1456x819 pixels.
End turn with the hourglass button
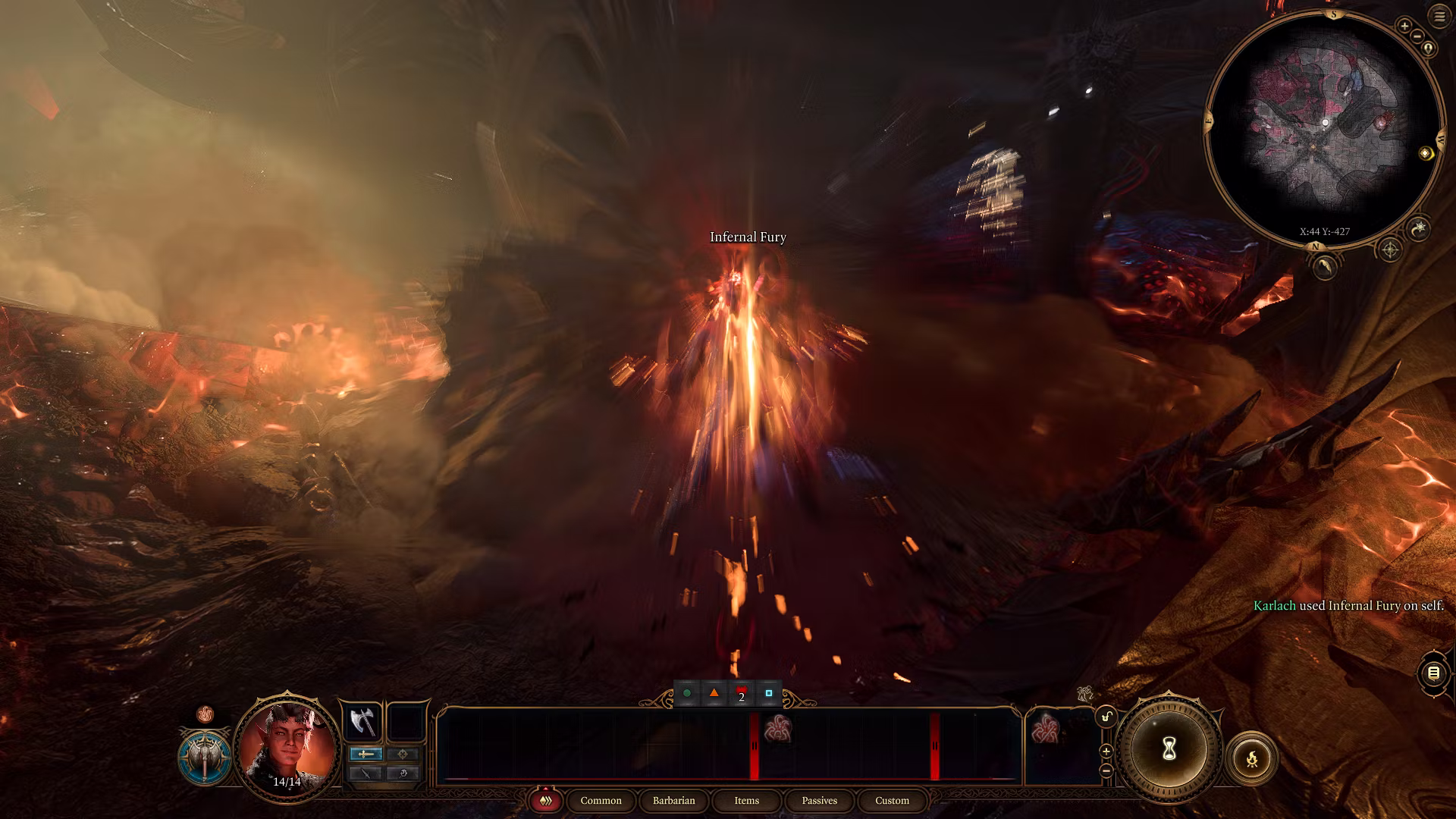tap(1169, 749)
